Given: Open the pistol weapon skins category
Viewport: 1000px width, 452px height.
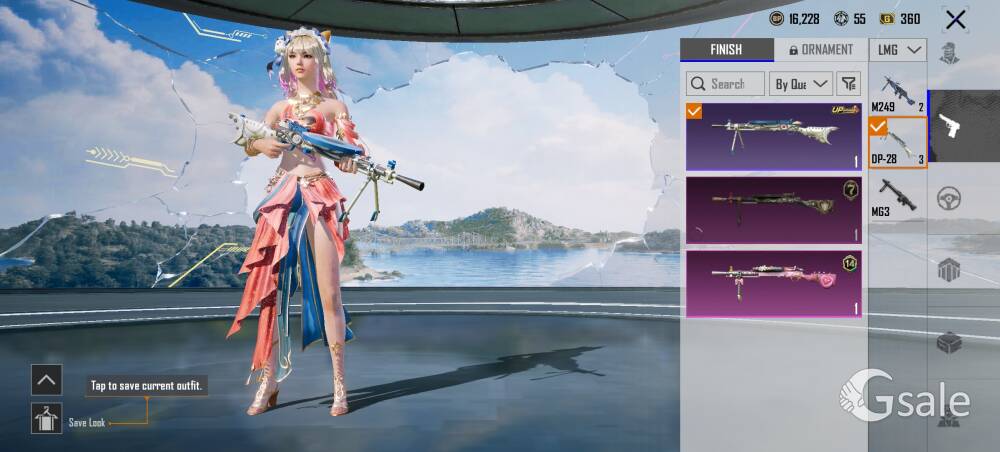Looking at the screenshot, I should point(949,126).
